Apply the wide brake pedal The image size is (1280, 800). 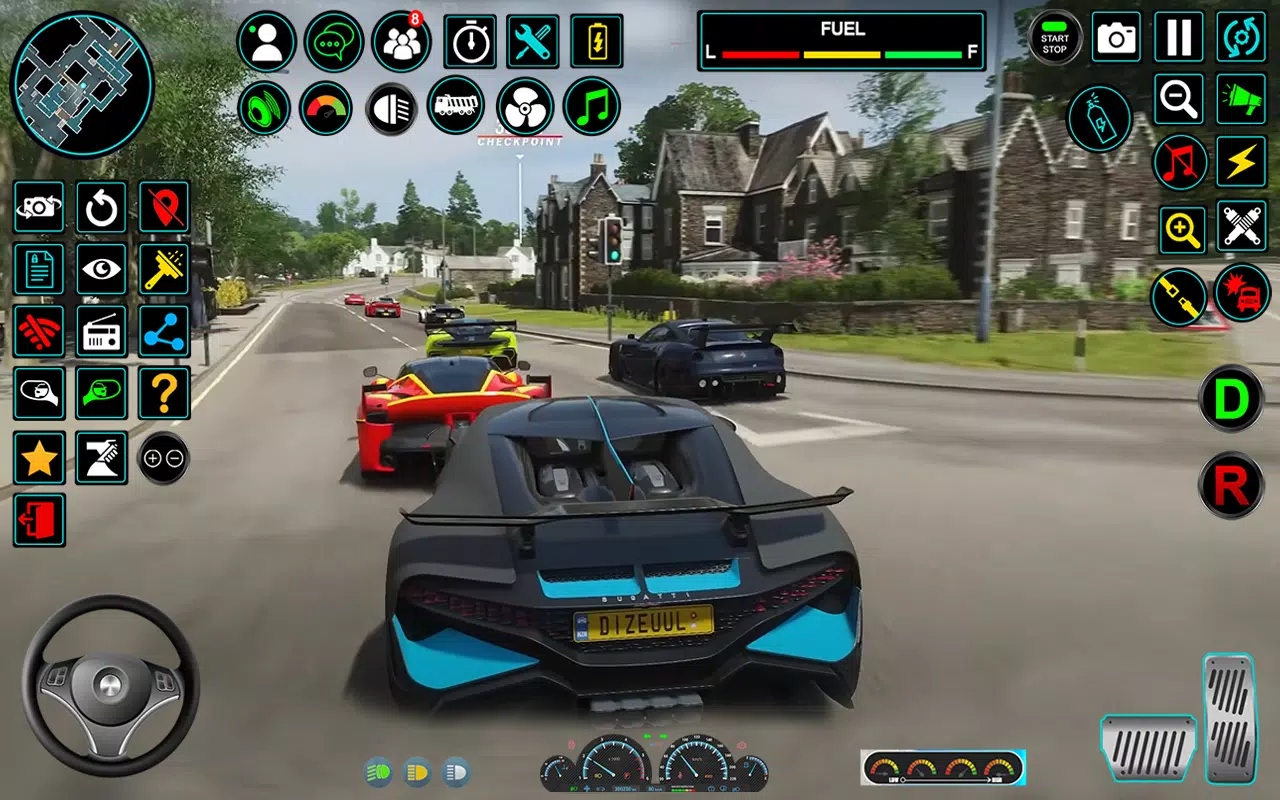click(x=1148, y=748)
